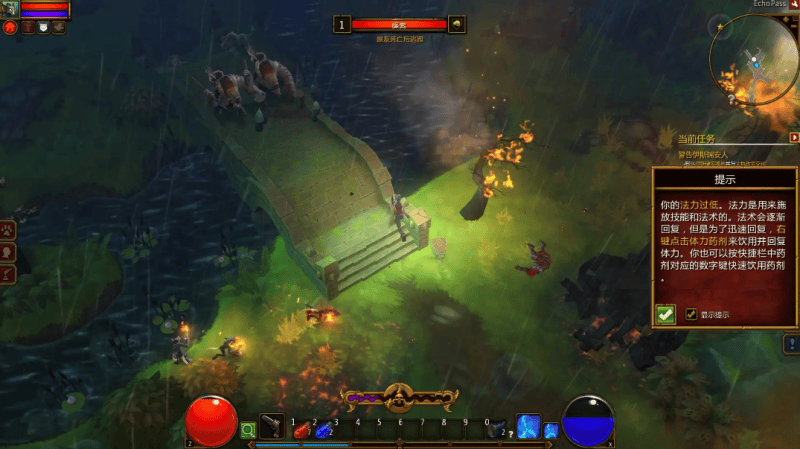Select the small blue secondary skill icon

click(x=551, y=430)
